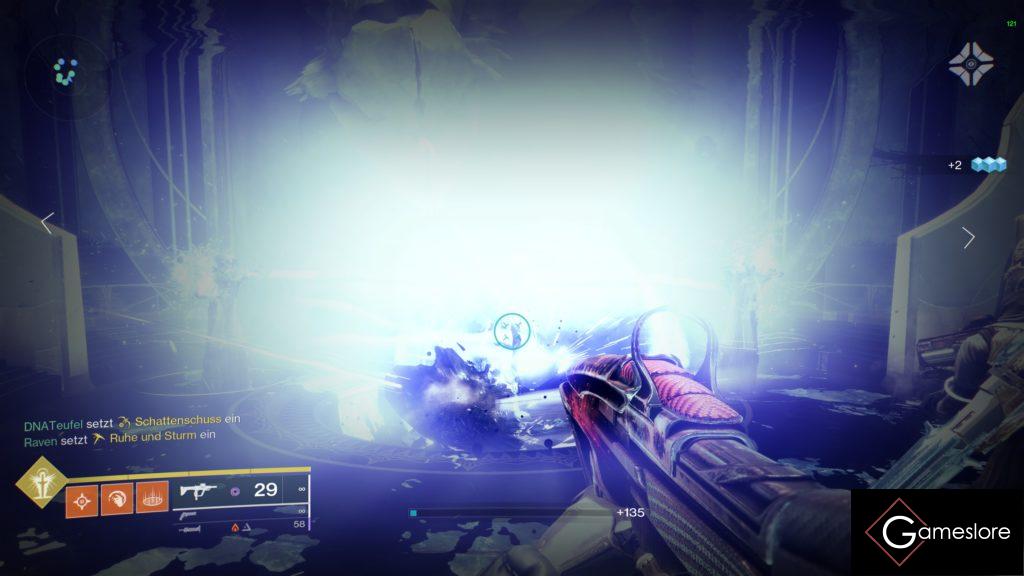Click the Gameslore logo watermark
This screenshot has width=1024, height=576.
937,532
